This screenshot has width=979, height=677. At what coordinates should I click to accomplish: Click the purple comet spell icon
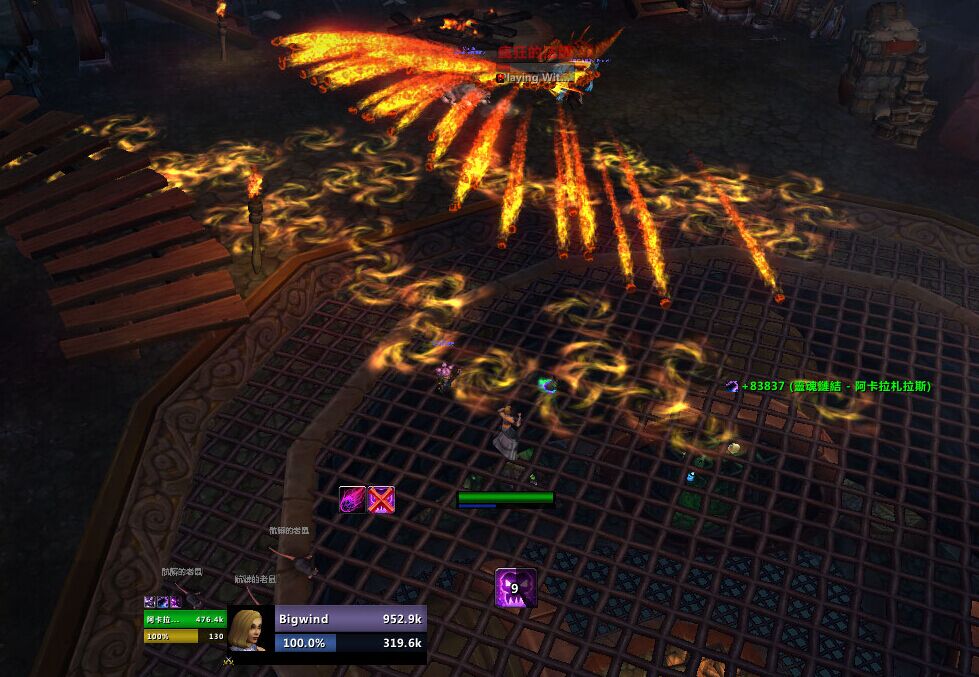tap(352, 499)
